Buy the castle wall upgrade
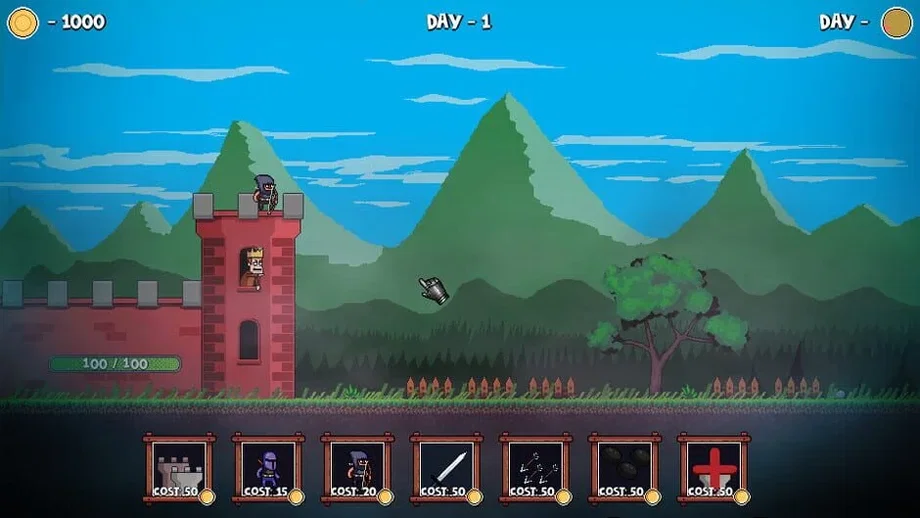 point(179,468)
